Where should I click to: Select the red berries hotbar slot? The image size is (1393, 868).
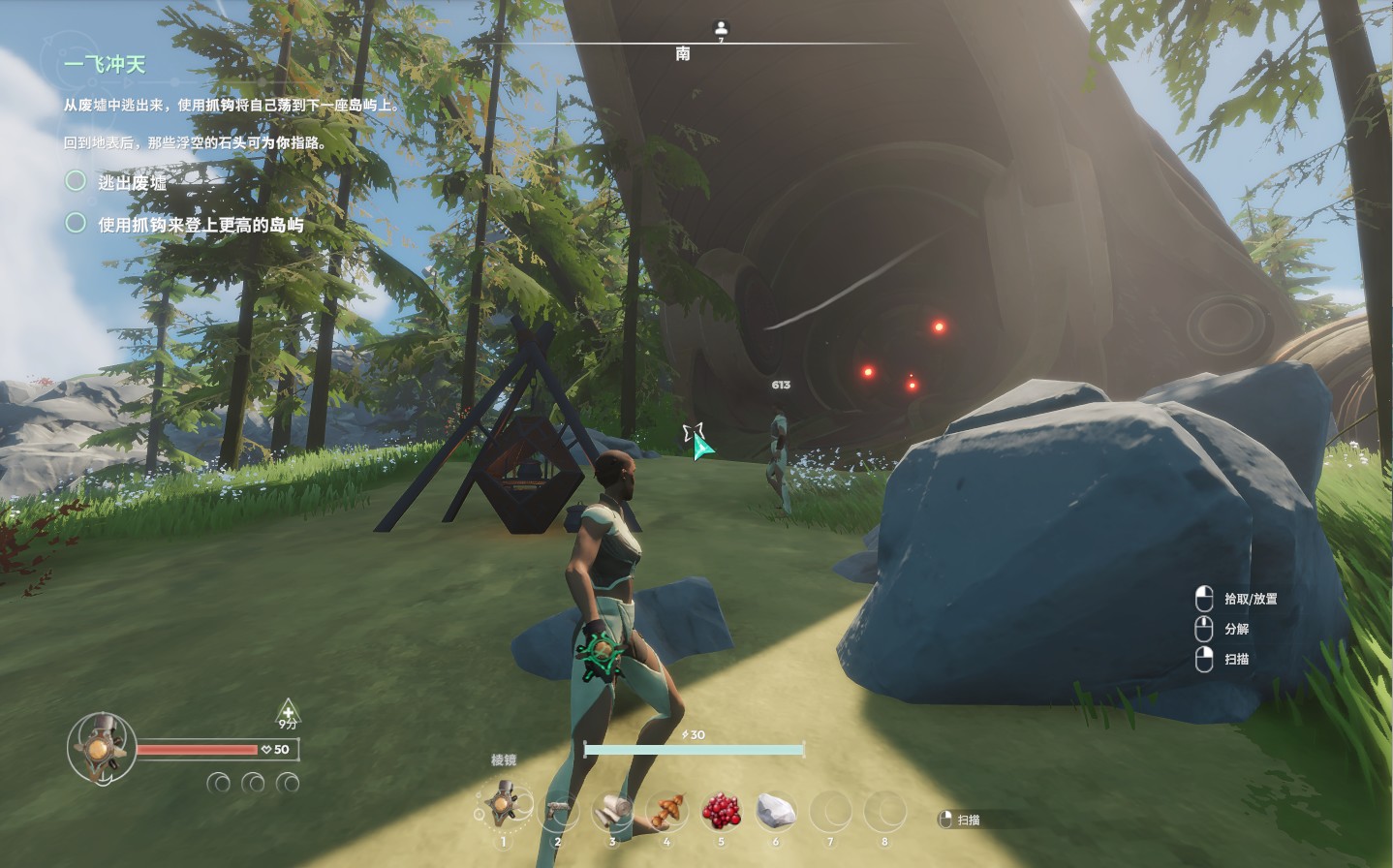click(x=722, y=808)
